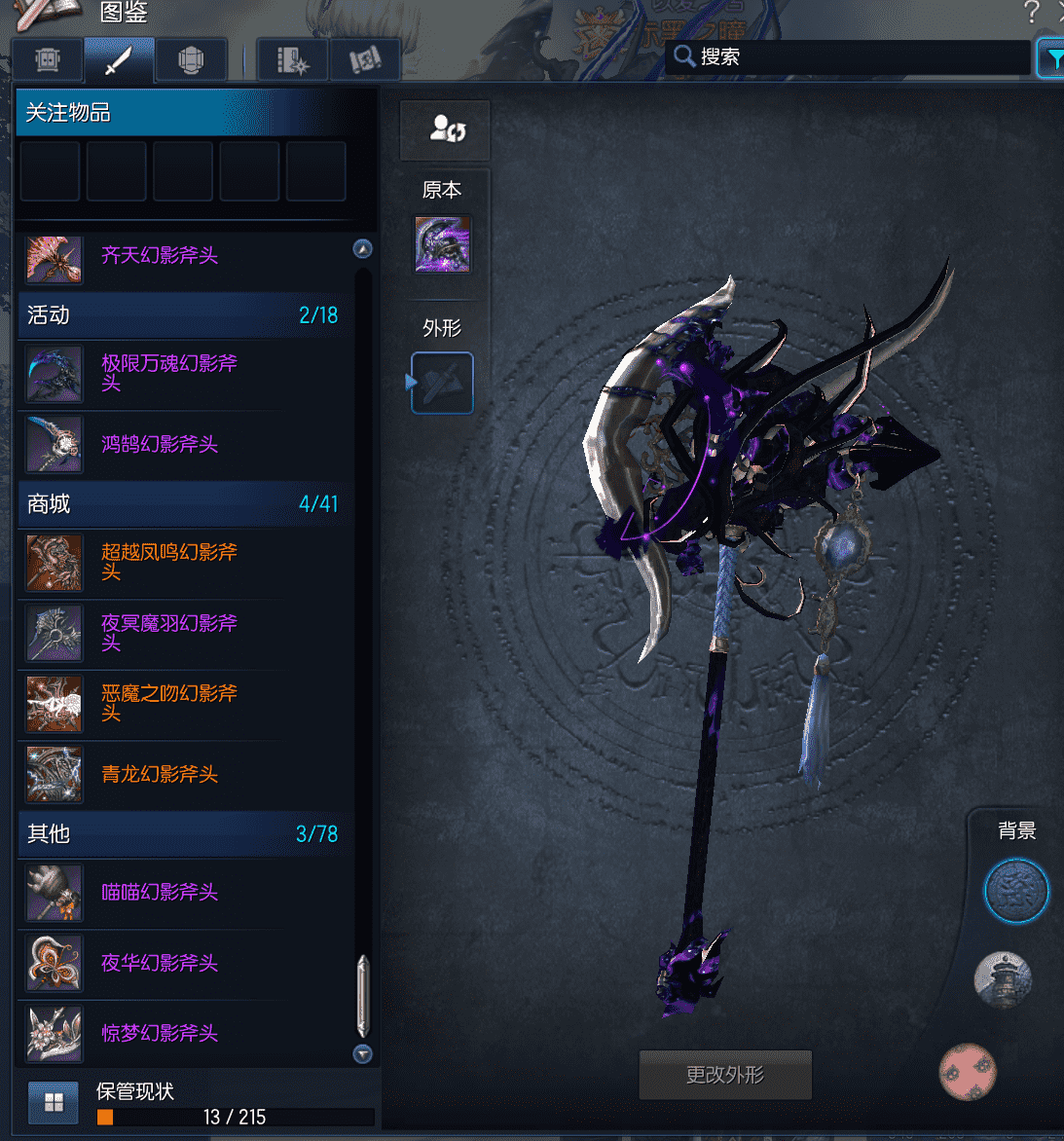The height and width of the screenshot is (1141, 1064).
Task: Switch to the weapon sword tab
Action: tap(119, 60)
